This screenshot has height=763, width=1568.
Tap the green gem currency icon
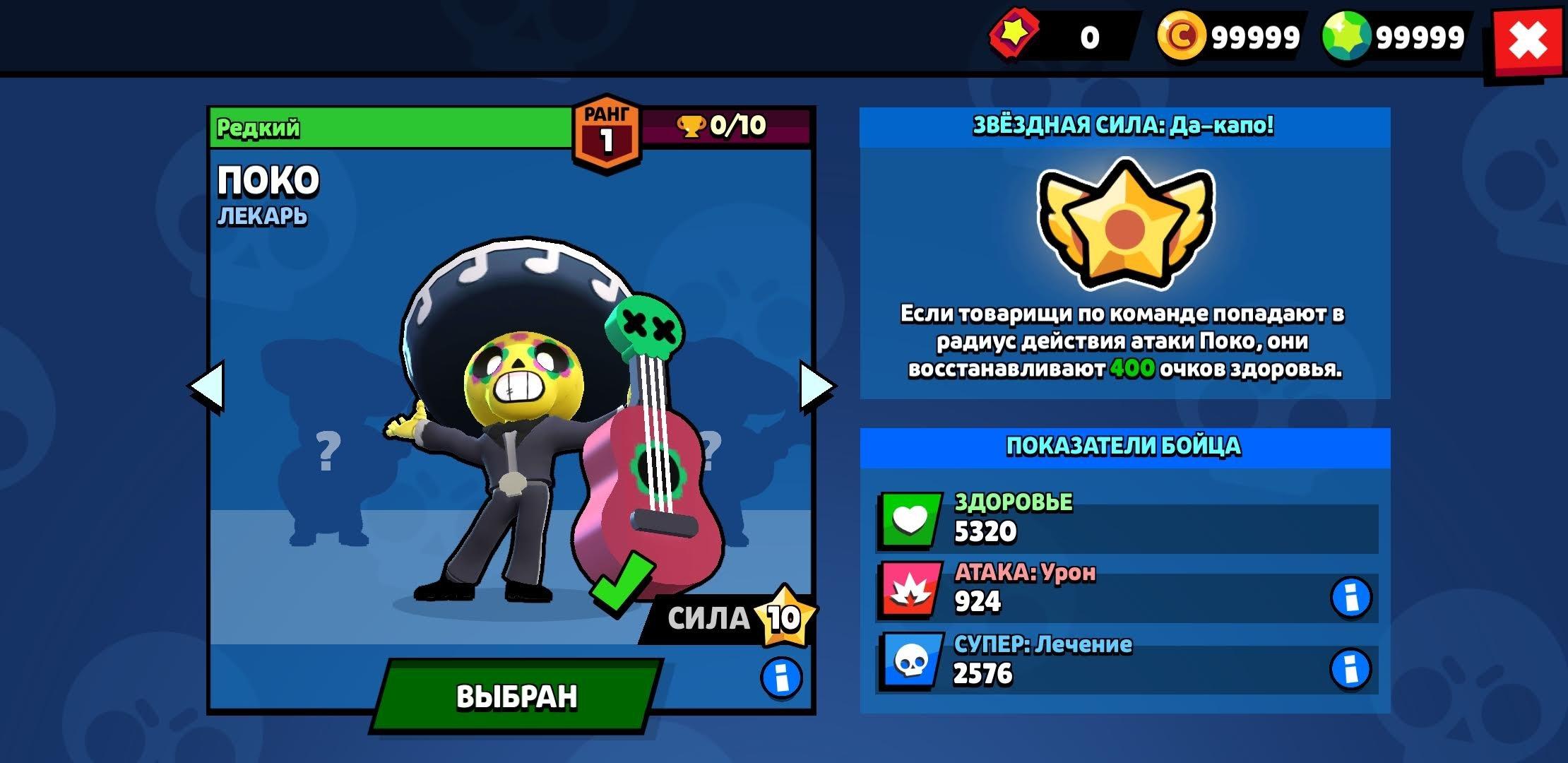click(x=1346, y=37)
